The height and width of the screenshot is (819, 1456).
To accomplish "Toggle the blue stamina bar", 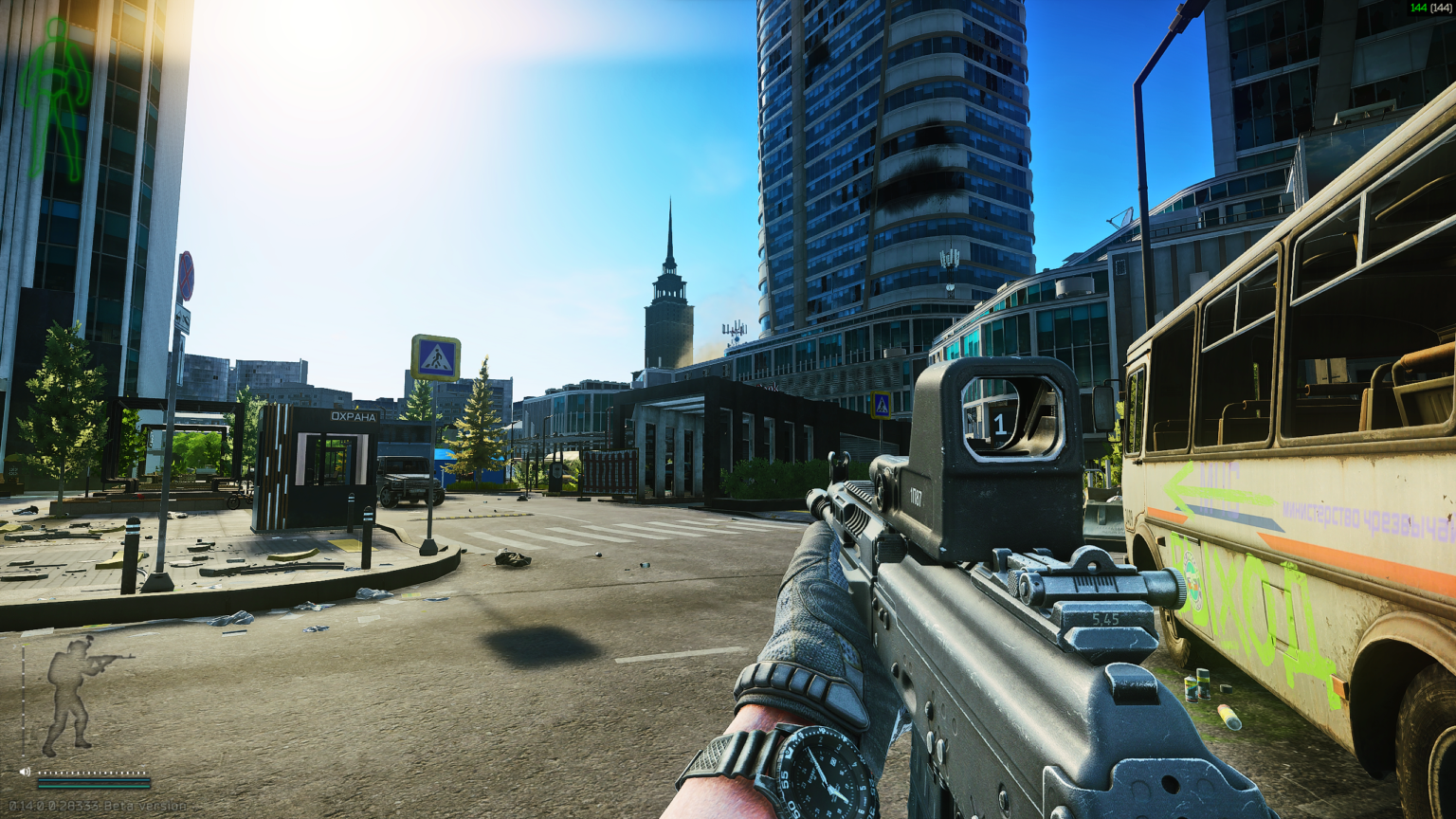I will pos(95,780).
